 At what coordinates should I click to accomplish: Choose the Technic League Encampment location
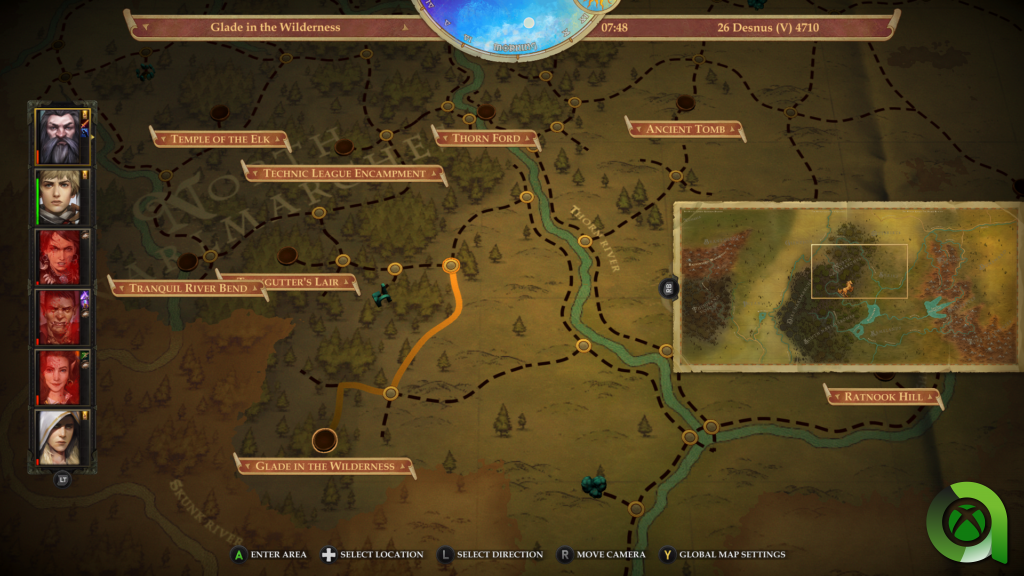coord(343,173)
